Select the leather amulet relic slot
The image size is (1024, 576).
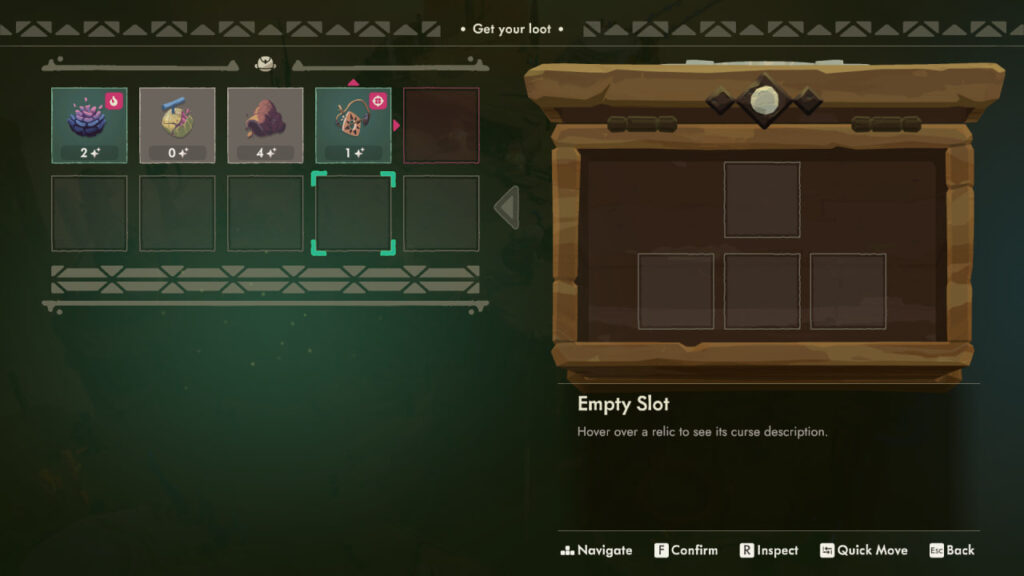coord(353,124)
